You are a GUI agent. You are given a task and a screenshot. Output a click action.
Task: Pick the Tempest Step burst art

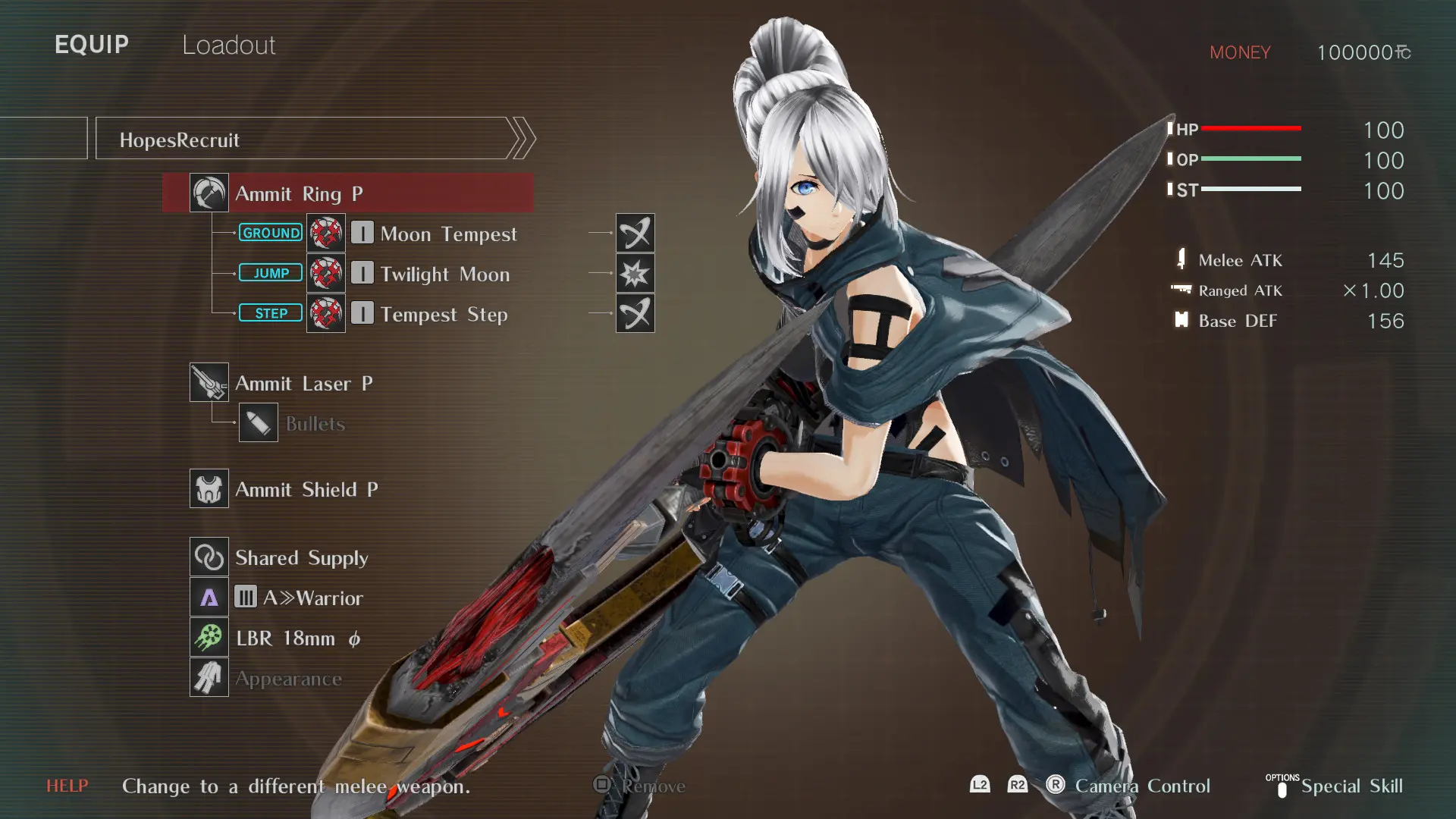444,314
